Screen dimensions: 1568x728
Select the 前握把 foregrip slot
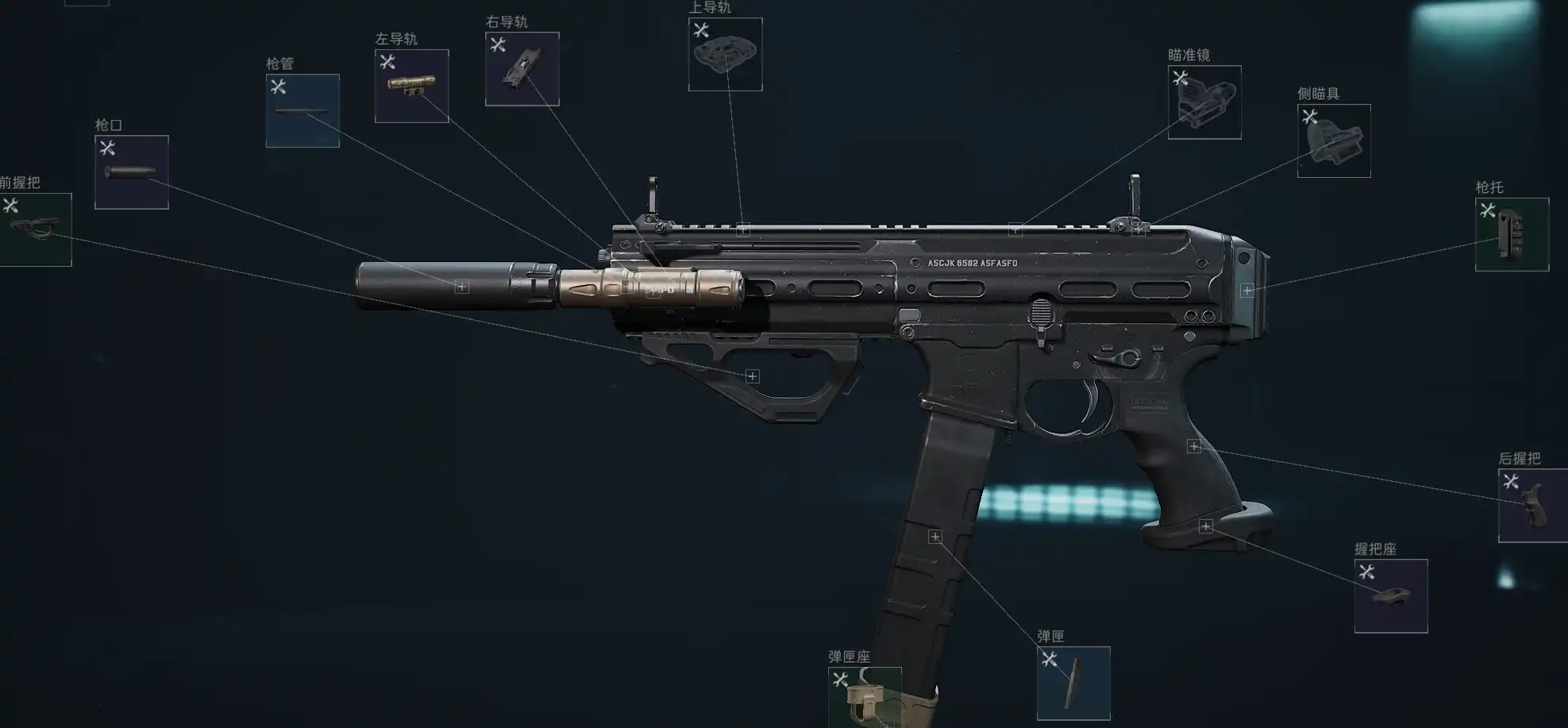(36, 229)
